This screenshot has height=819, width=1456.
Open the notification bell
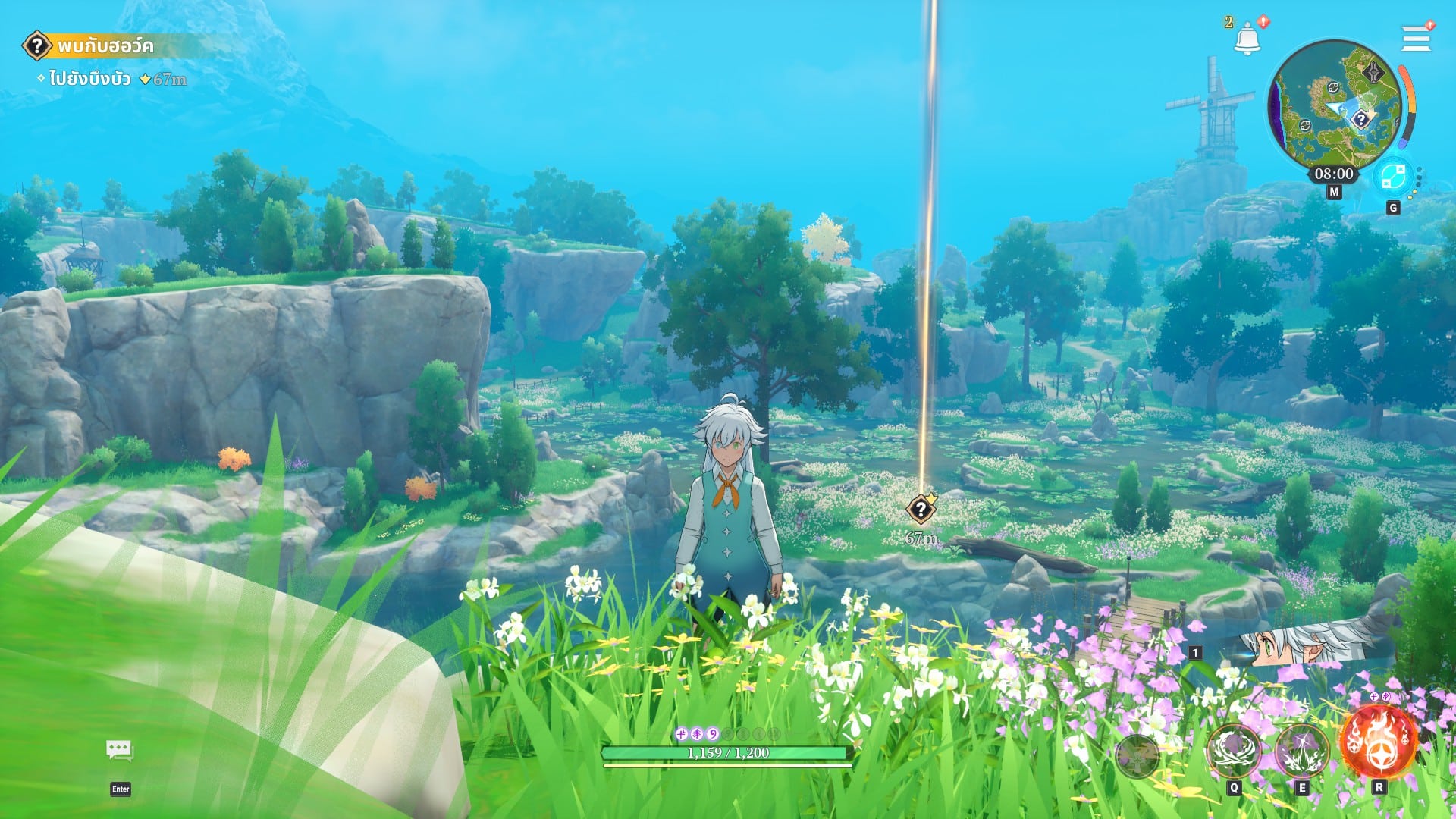coord(1247,38)
